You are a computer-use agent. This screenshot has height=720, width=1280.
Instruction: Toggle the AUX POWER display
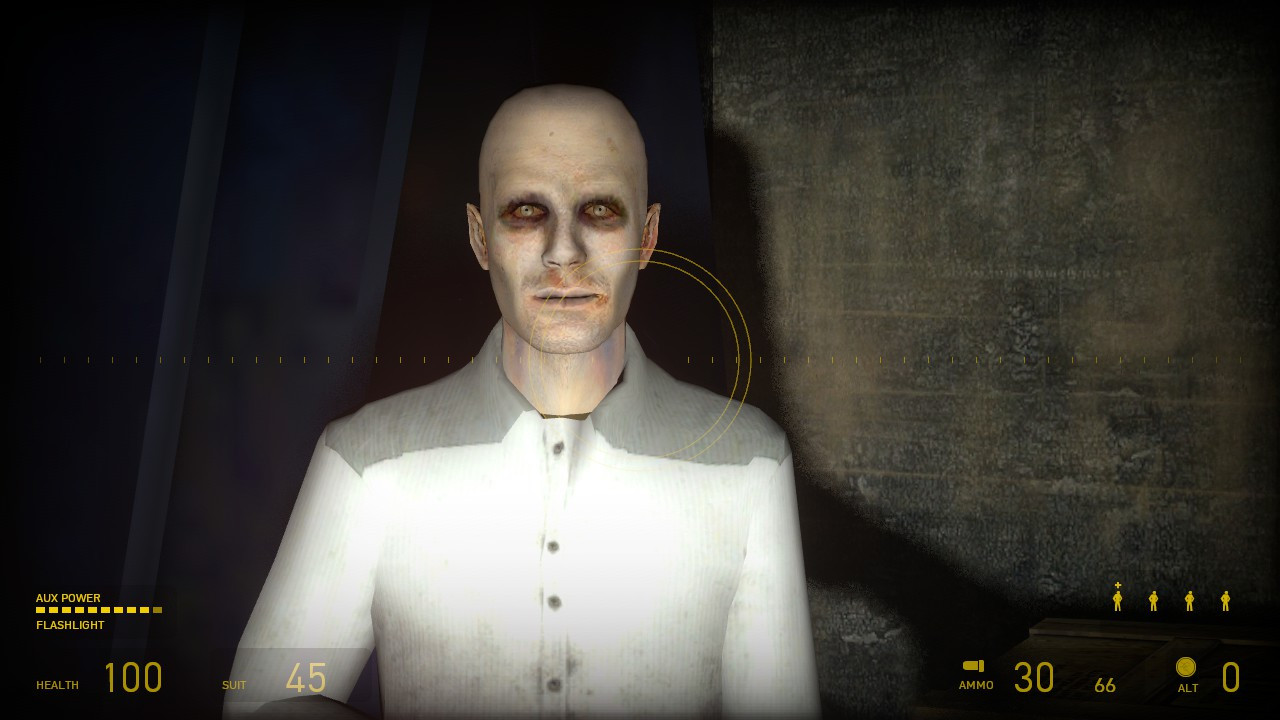[x=68, y=598]
